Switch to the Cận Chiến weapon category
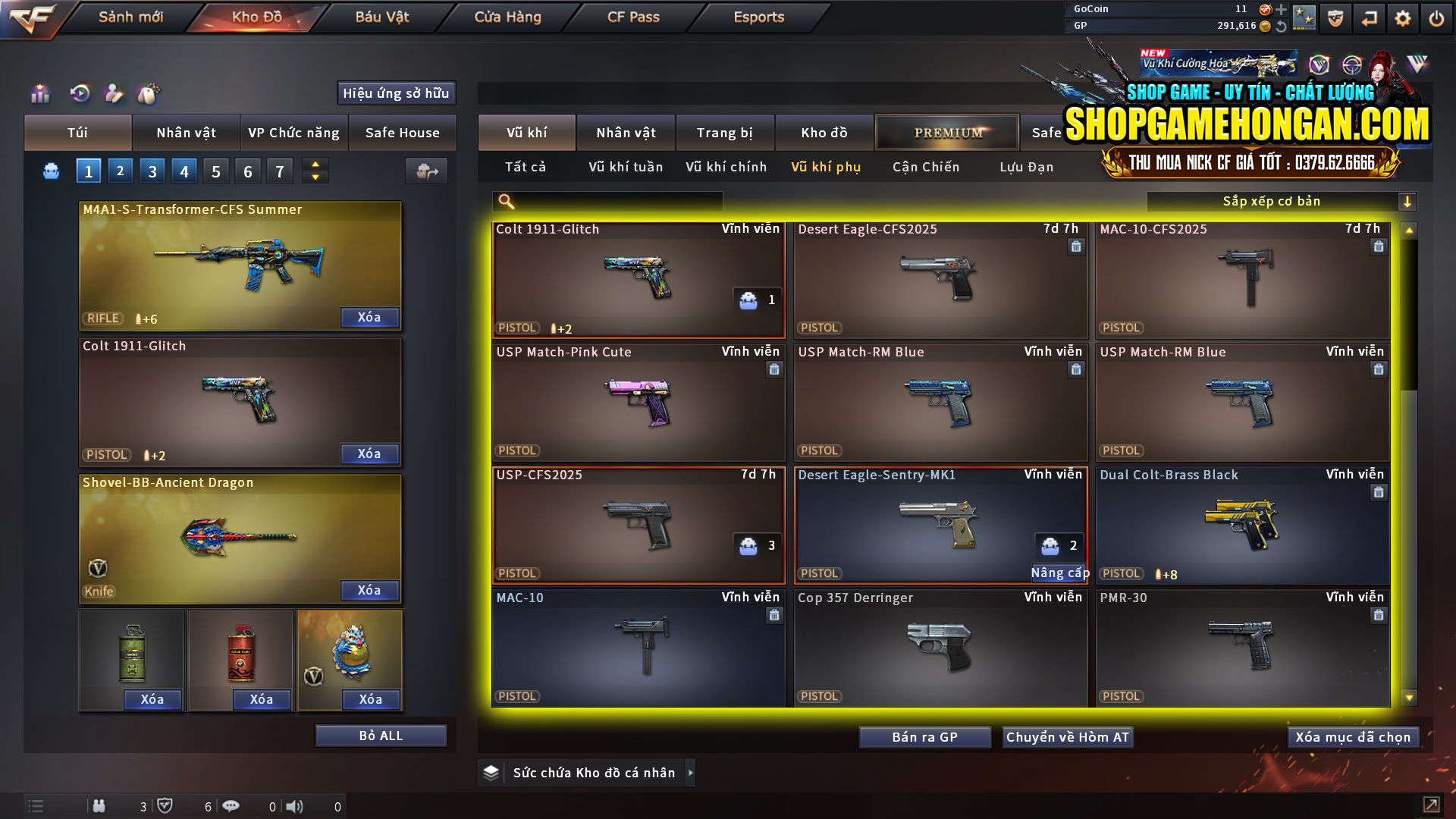Image resolution: width=1456 pixels, height=819 pixels. click(x=925, y=167)
